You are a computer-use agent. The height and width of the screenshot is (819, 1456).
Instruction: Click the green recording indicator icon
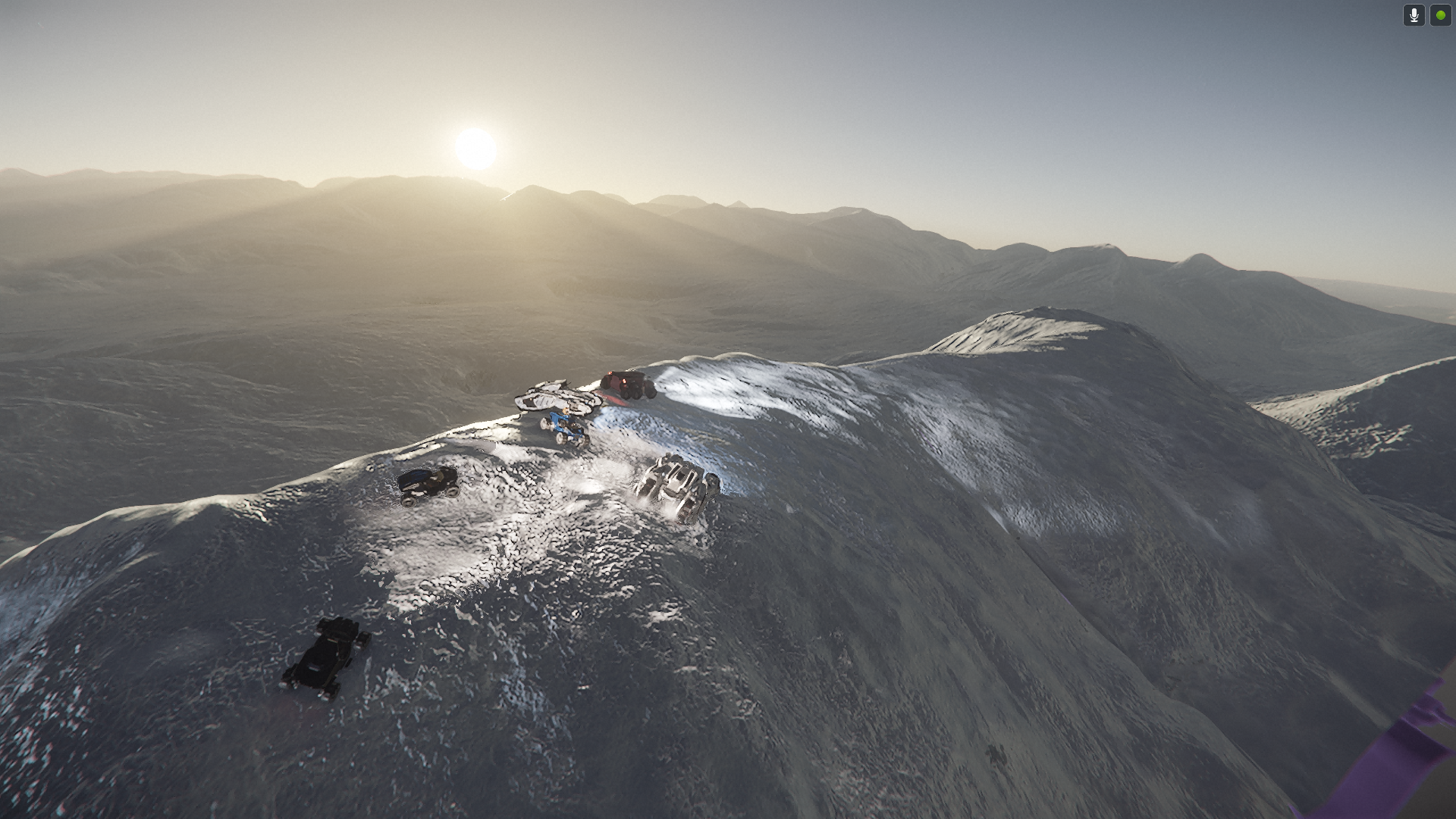1440,15
